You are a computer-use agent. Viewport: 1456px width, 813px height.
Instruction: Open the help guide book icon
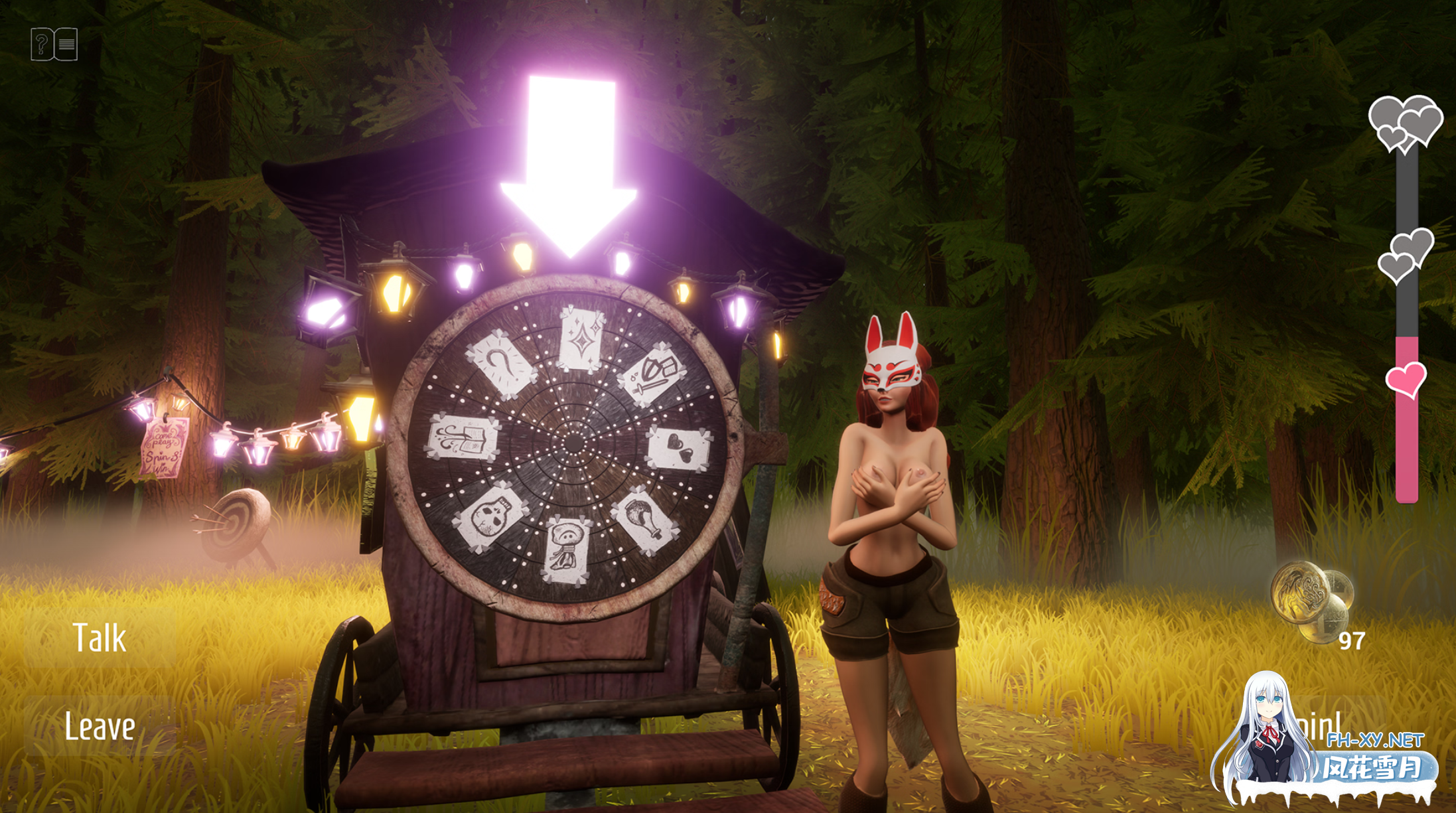(x=53, y=44)
